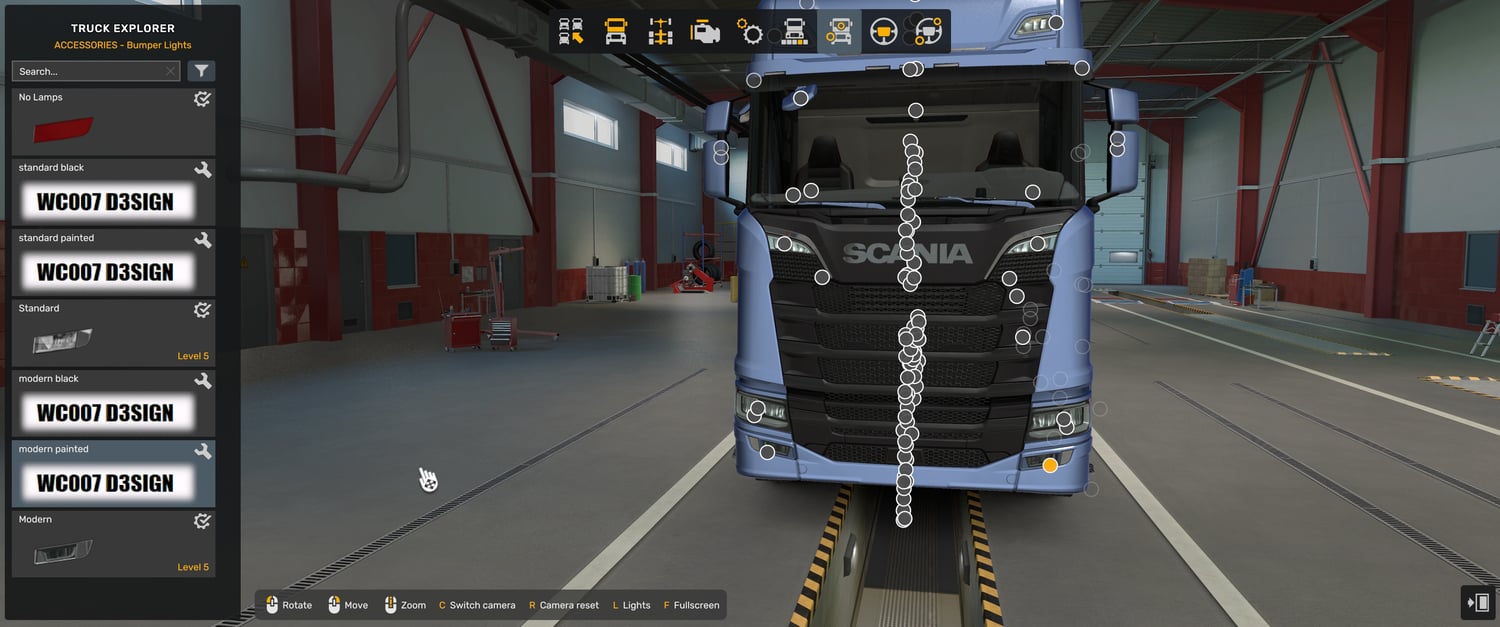Choose the modern black bumper lights
This screenshot has height=627, width=1500.
click(113, 403)
